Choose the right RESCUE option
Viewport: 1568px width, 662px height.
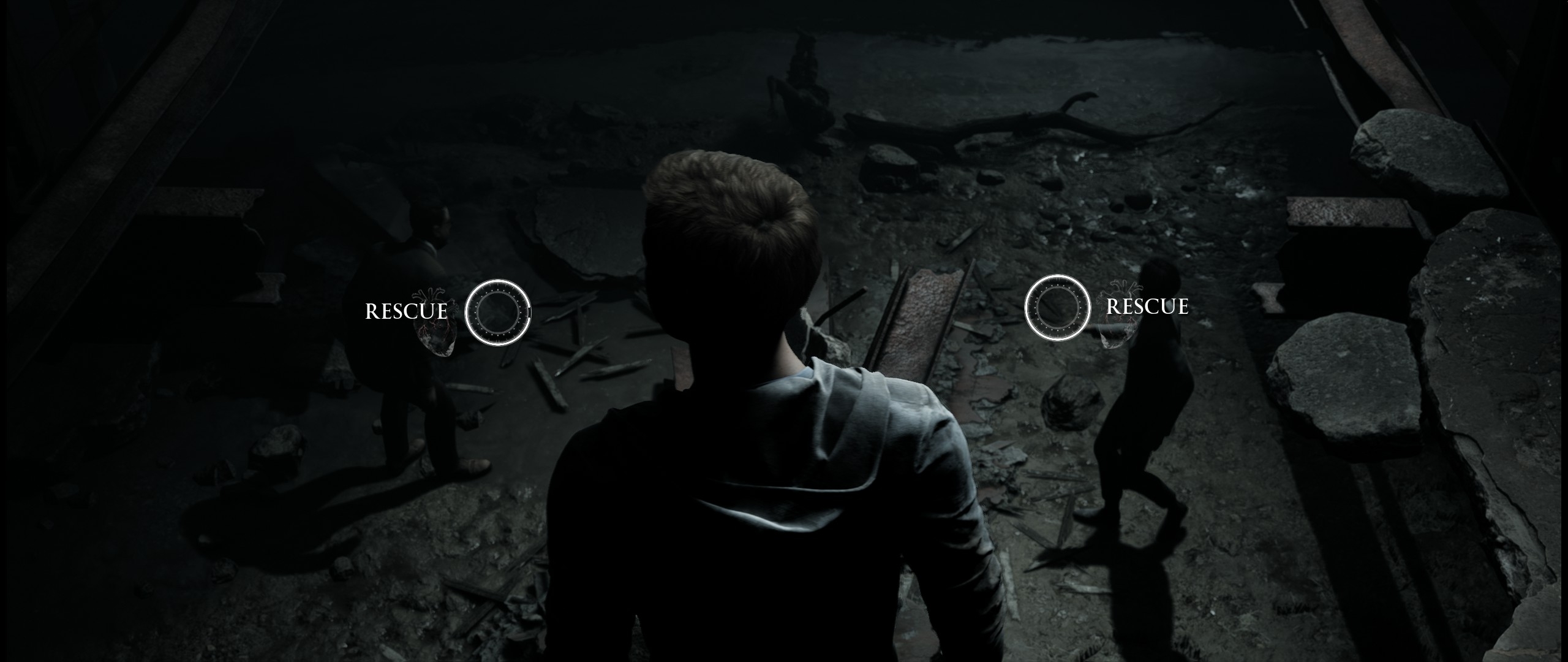[x=1058, y=307]
